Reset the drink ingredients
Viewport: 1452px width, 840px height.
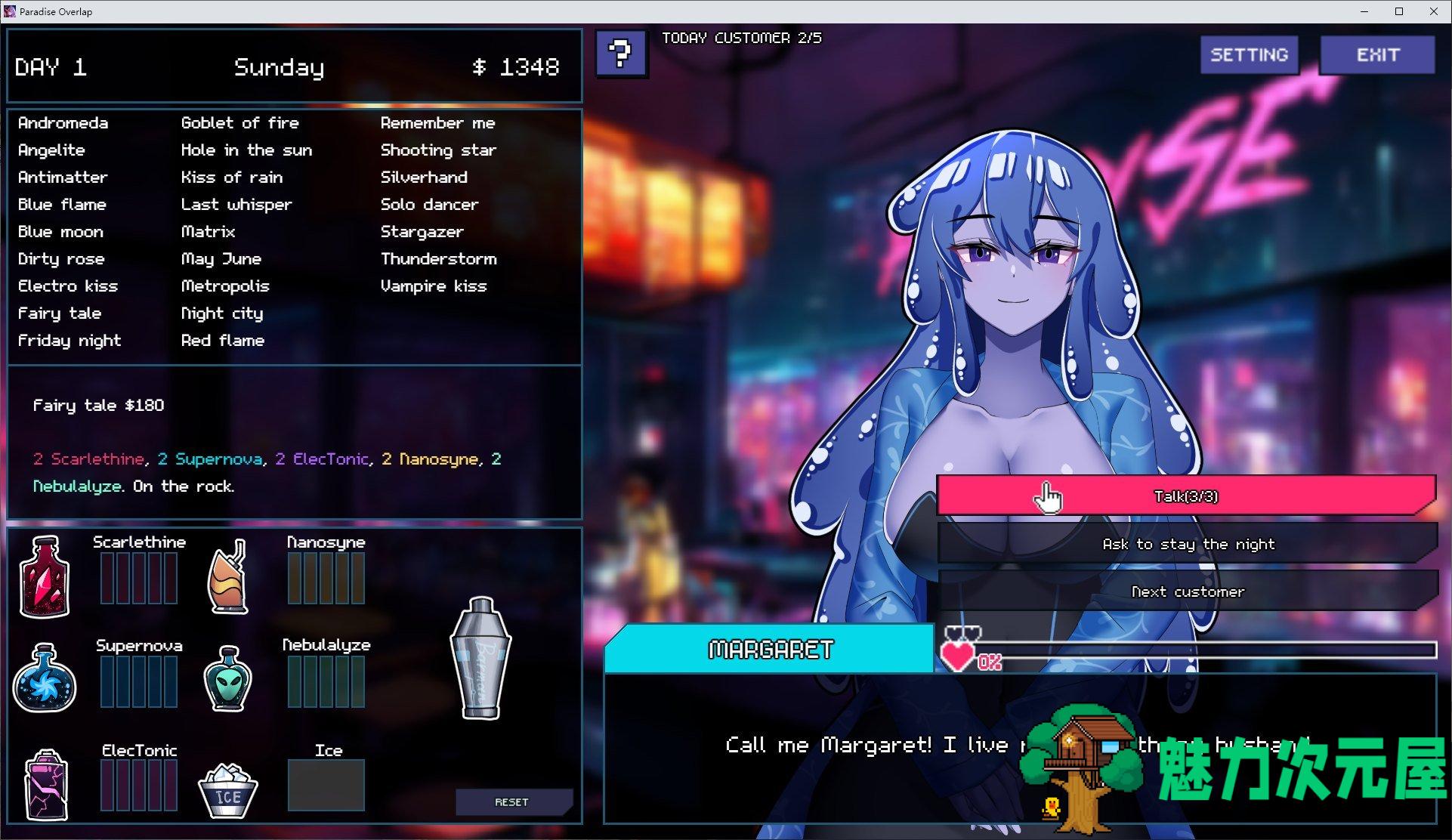pyautogui.click(x=511, y=801)
